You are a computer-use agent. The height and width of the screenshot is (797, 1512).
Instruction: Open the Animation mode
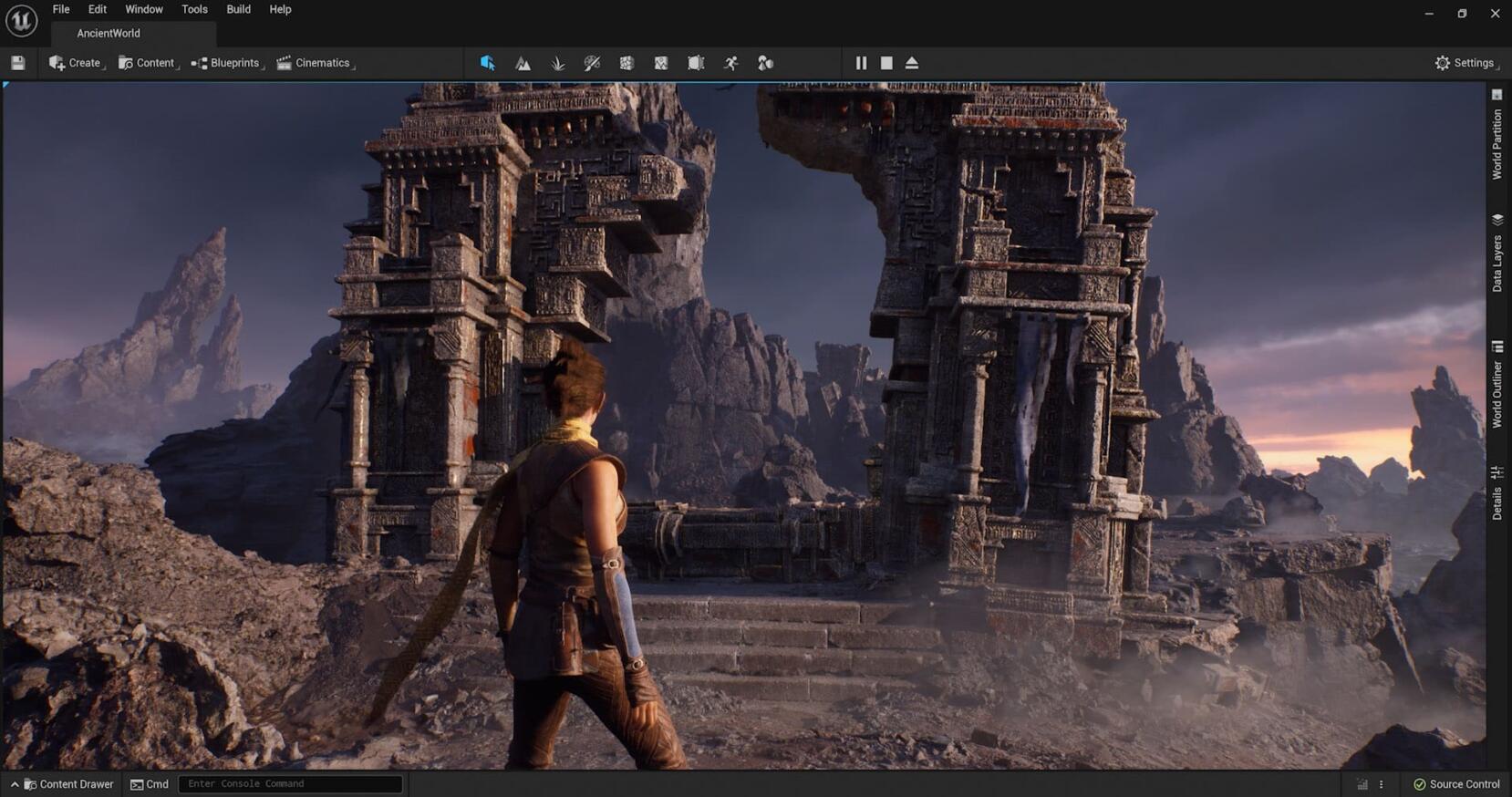tap(729, 63)
